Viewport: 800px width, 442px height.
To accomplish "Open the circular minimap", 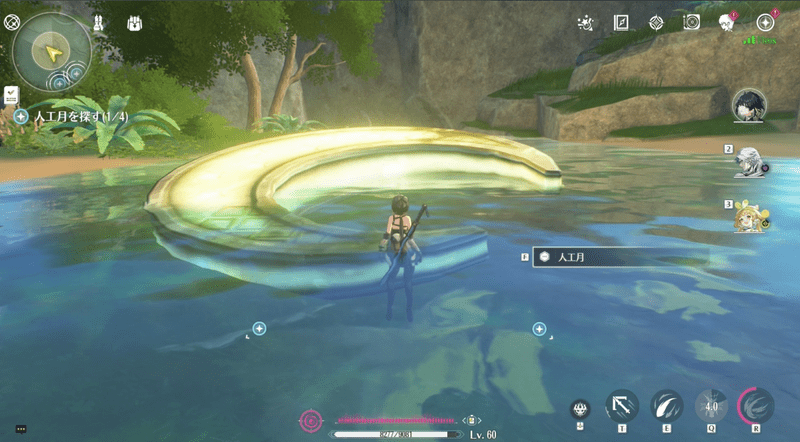I will tap(53, 50).
